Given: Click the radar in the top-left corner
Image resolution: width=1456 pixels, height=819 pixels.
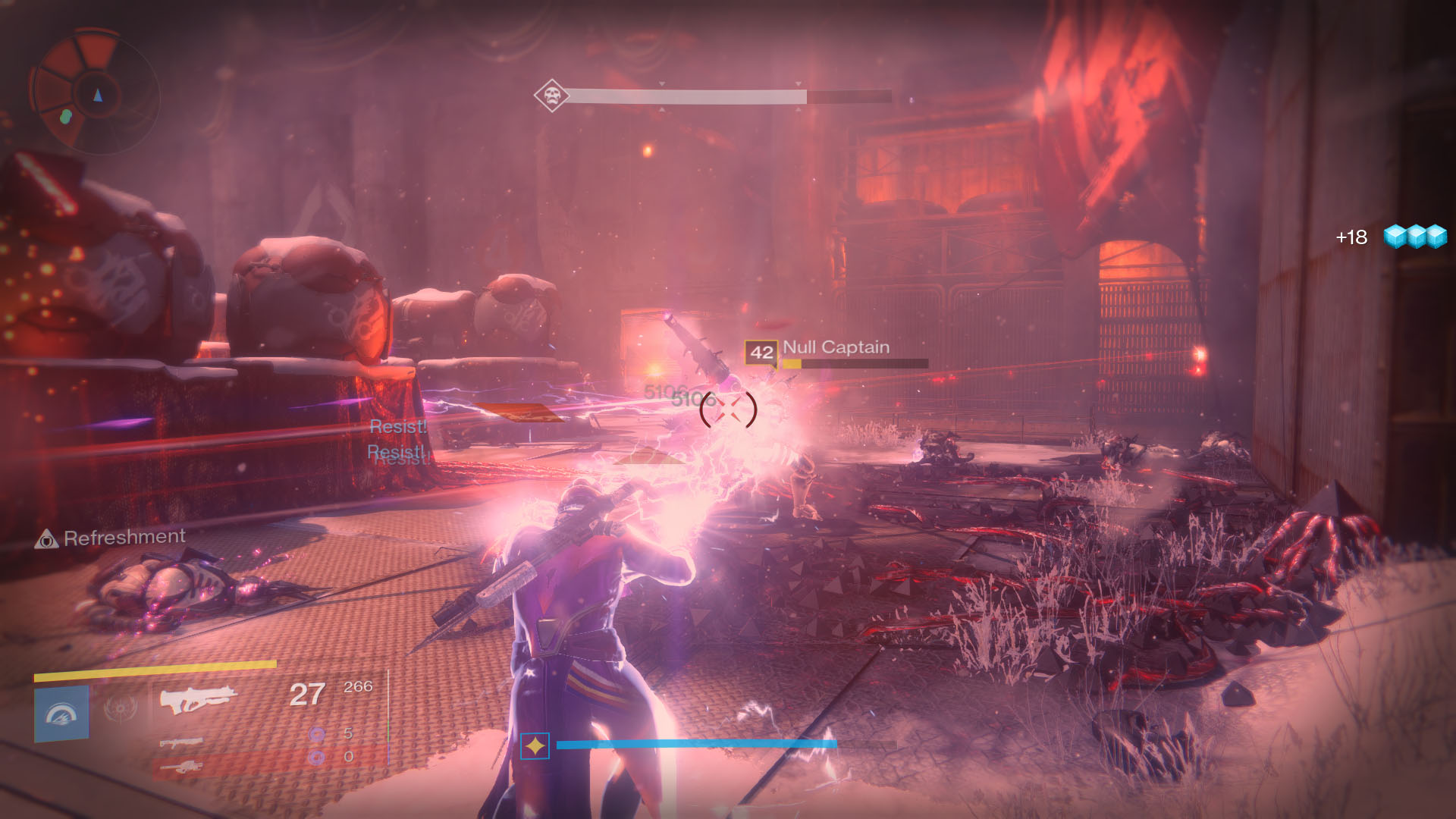Looking at the screenshot, I should point(94,93).
